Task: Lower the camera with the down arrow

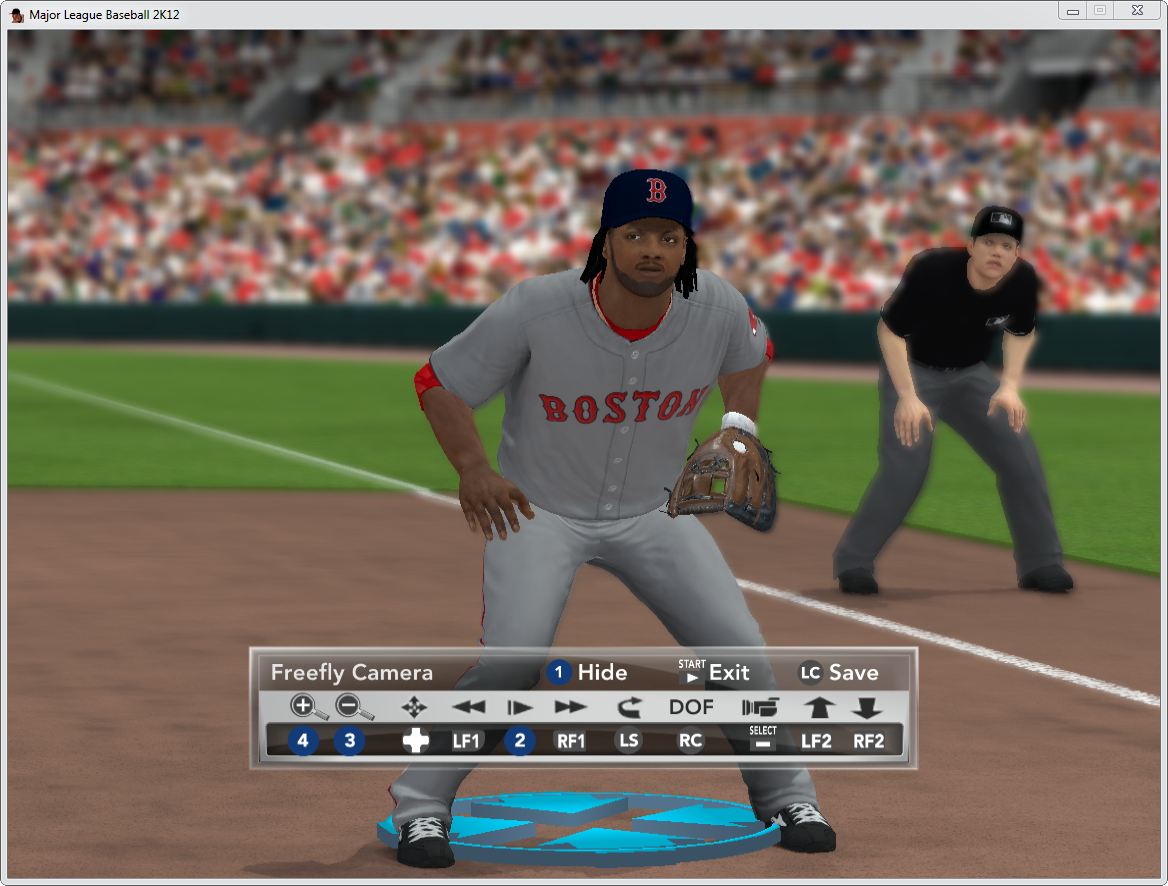Action: click(866, 707)
